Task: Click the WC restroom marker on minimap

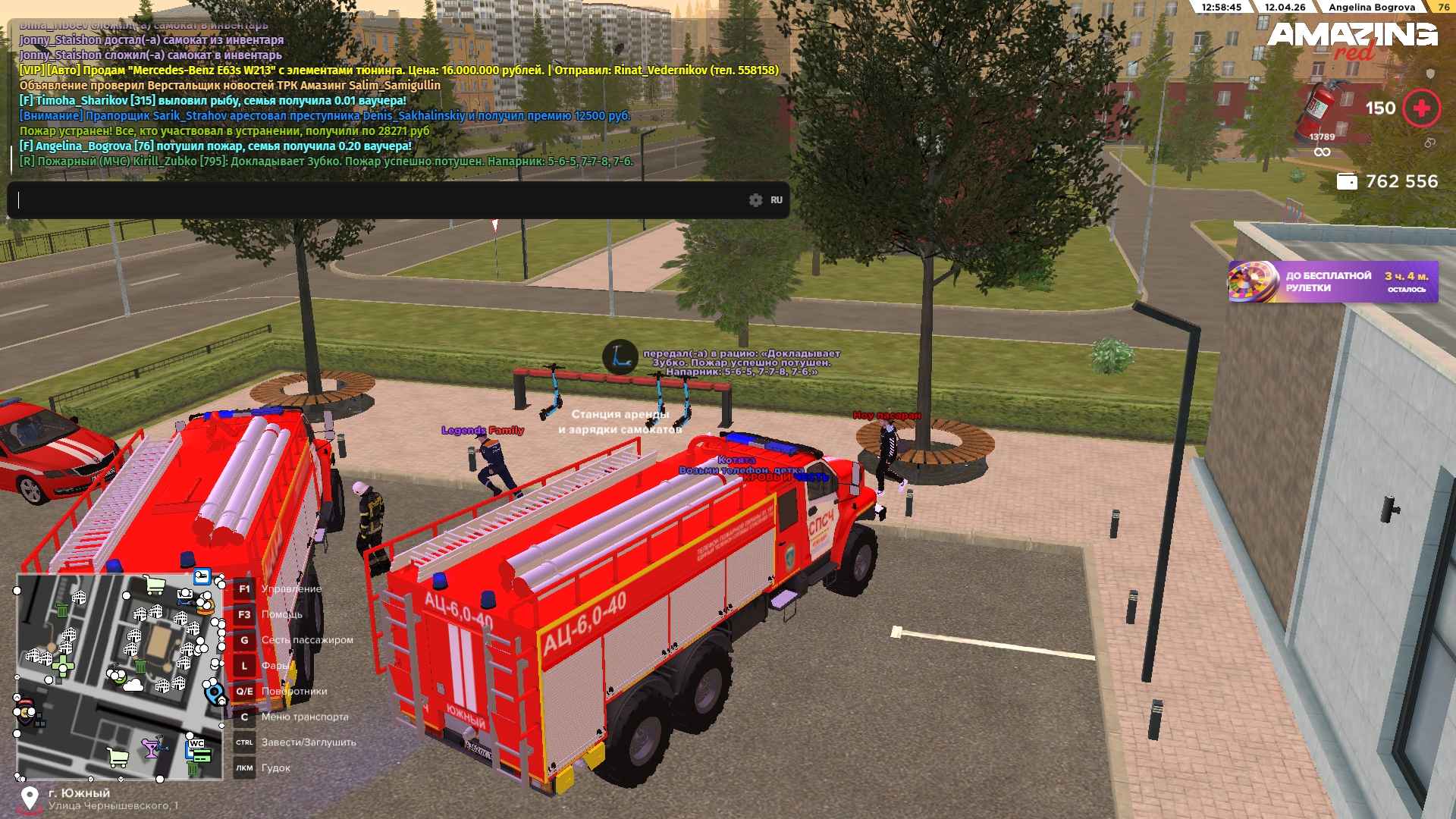Action: (196, 745)
